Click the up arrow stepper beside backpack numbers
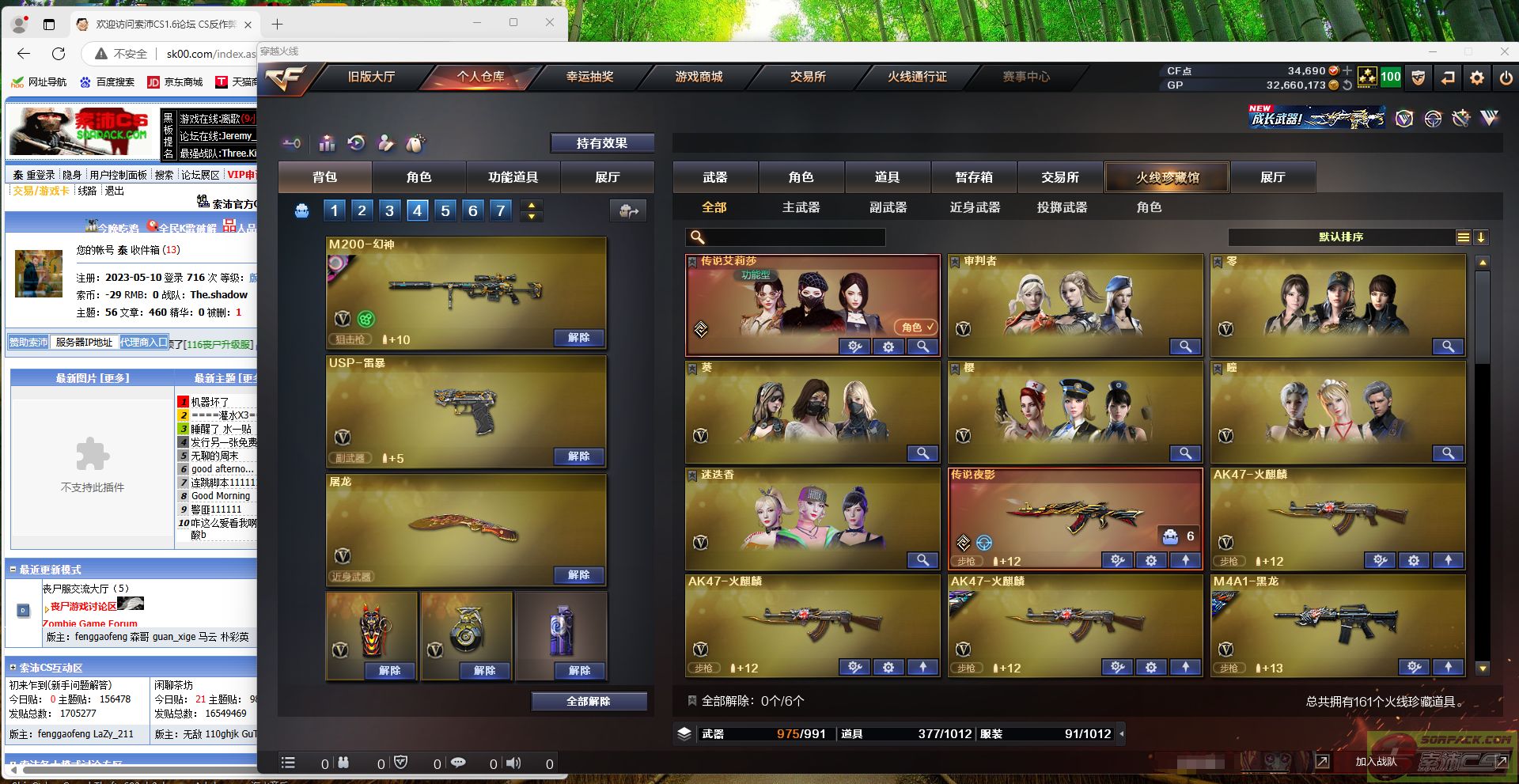The width and height of the screenshot is (1519, 784). pyautogui.click(x=531, y=206)
